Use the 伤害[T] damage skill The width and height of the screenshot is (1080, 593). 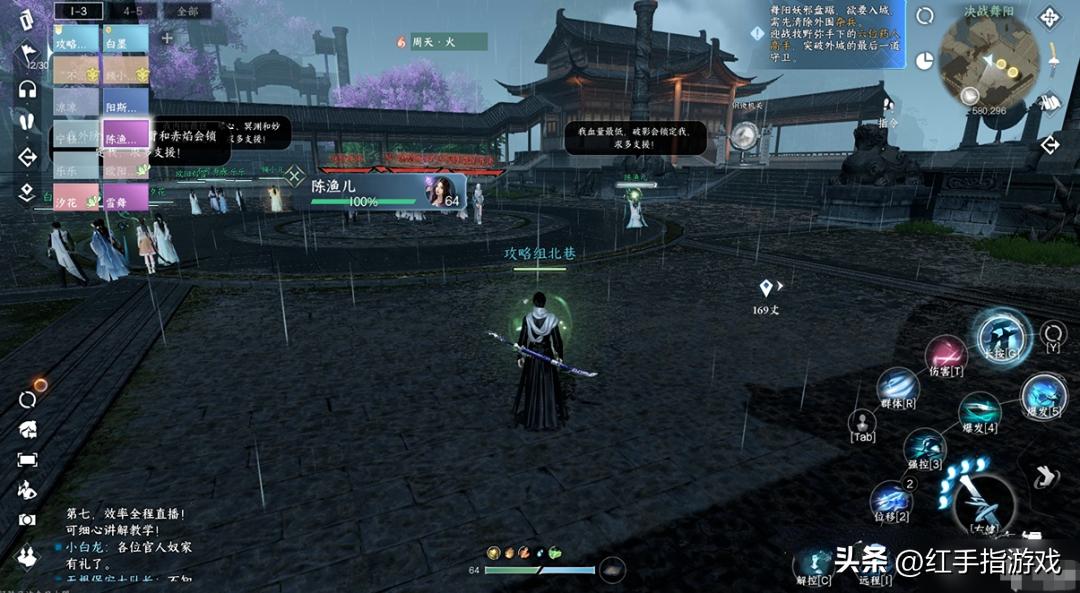(x=944, y=355)
